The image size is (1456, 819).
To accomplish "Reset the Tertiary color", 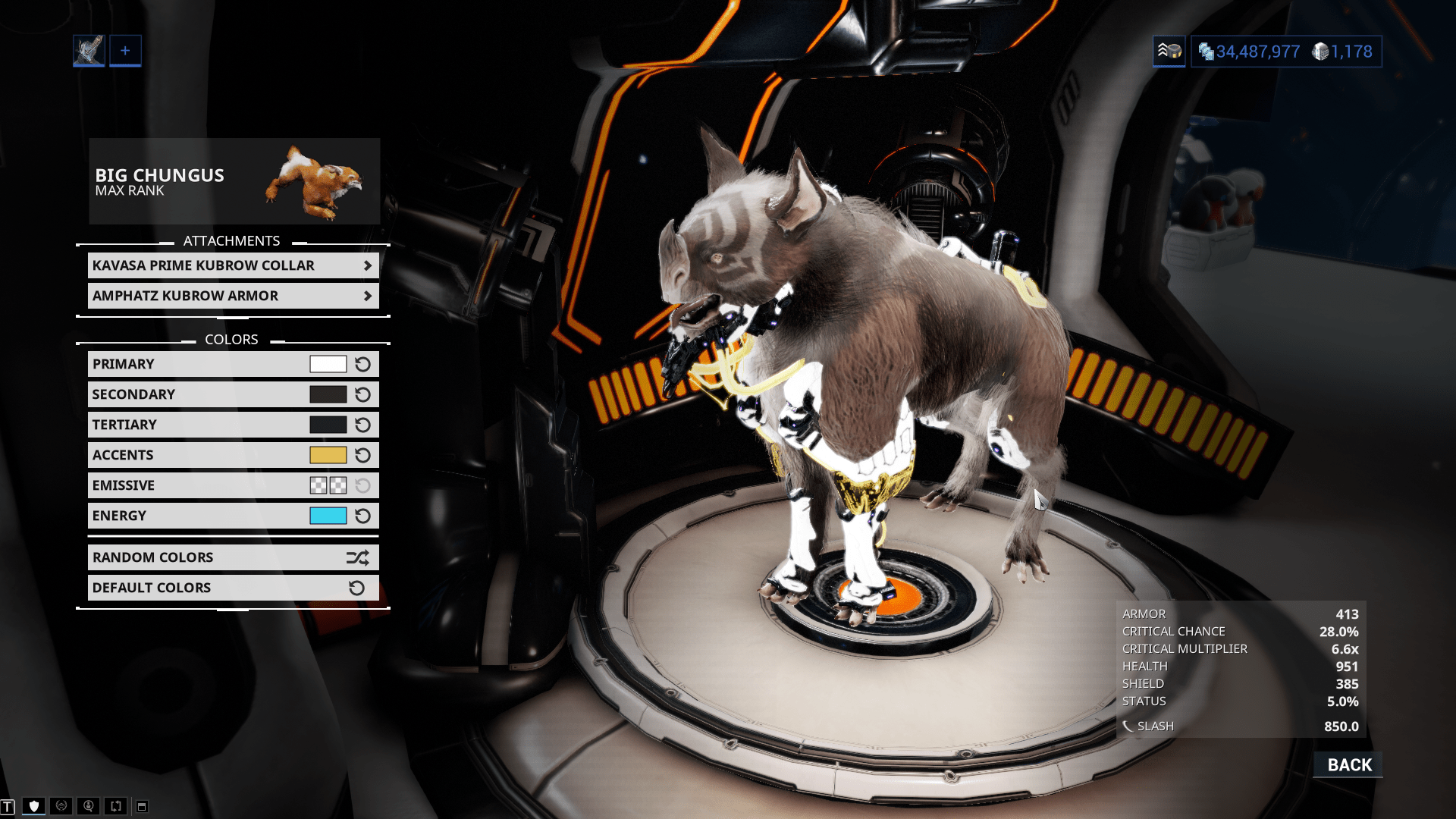I will tap(363, 425).
